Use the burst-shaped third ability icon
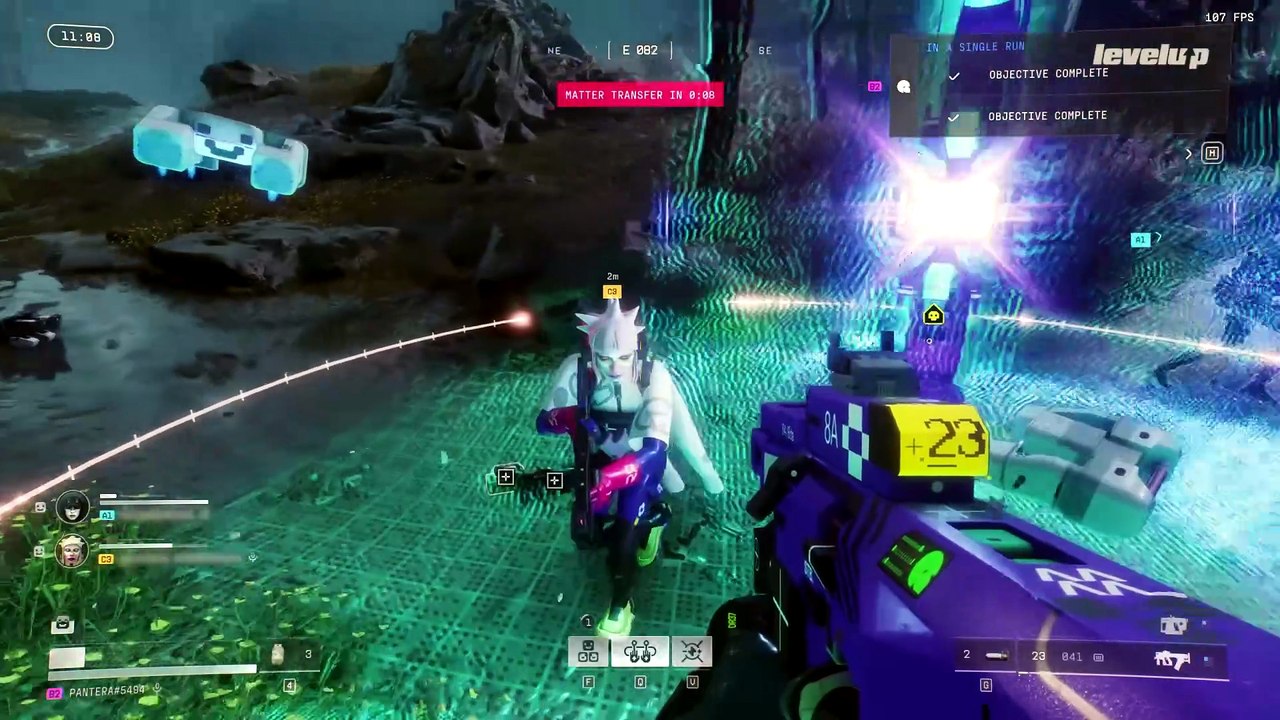The image size is (1280, 720). pyautogui.click(x=692, y=653)
